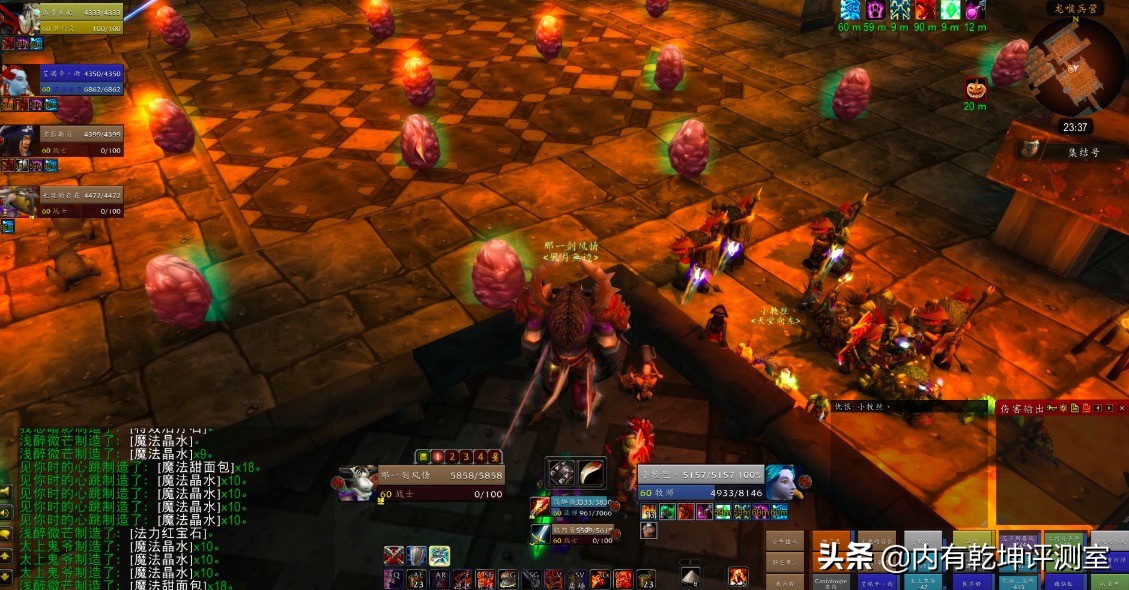
Task: Select raid marker button number 1
Action: tap(436, 456)
